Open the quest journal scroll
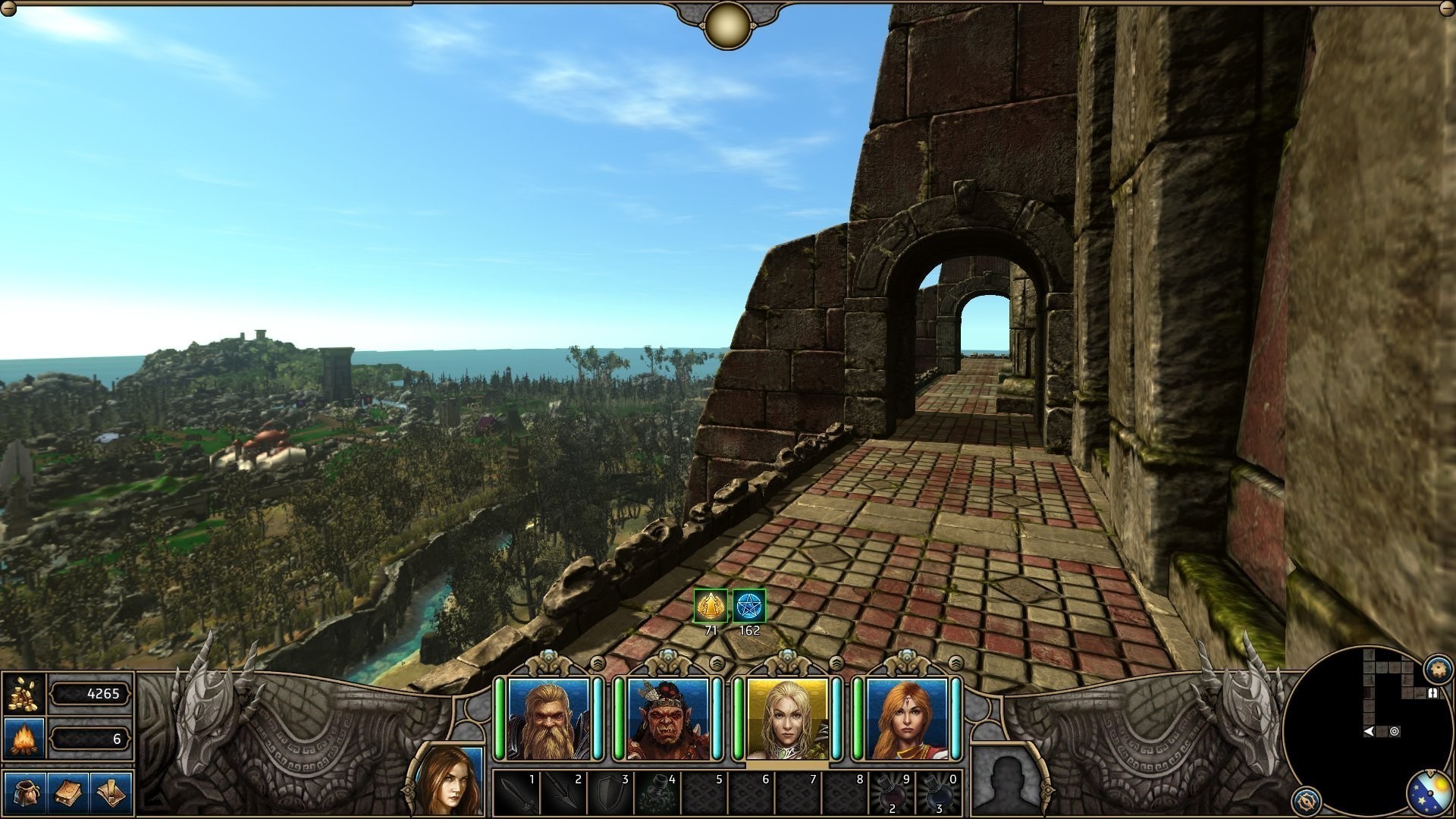Image resolution: width=1456 pixels, height=819 pixels. [x=111, y=793]
